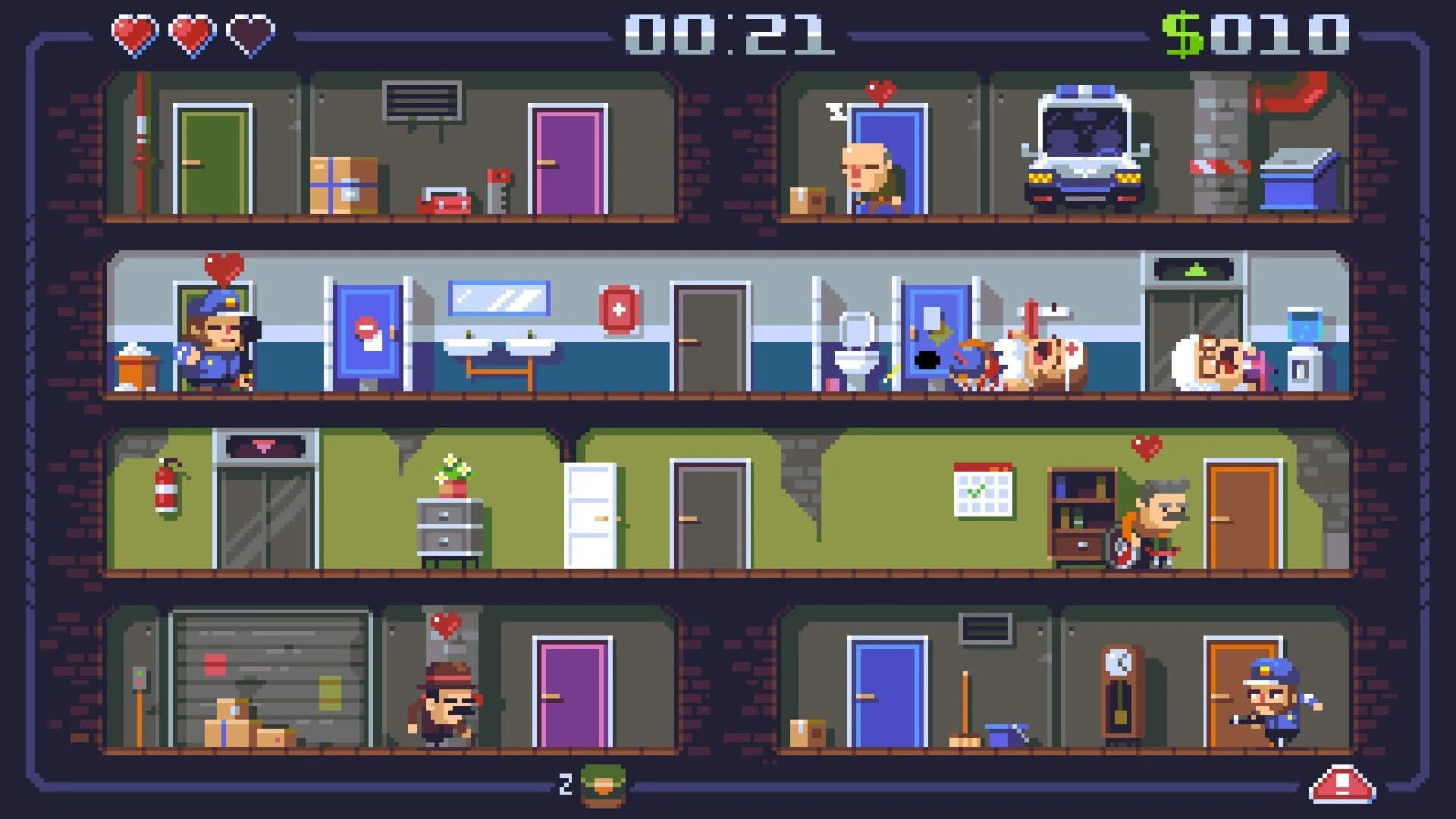Click the red first aid kit on the wall

[620, 311]
